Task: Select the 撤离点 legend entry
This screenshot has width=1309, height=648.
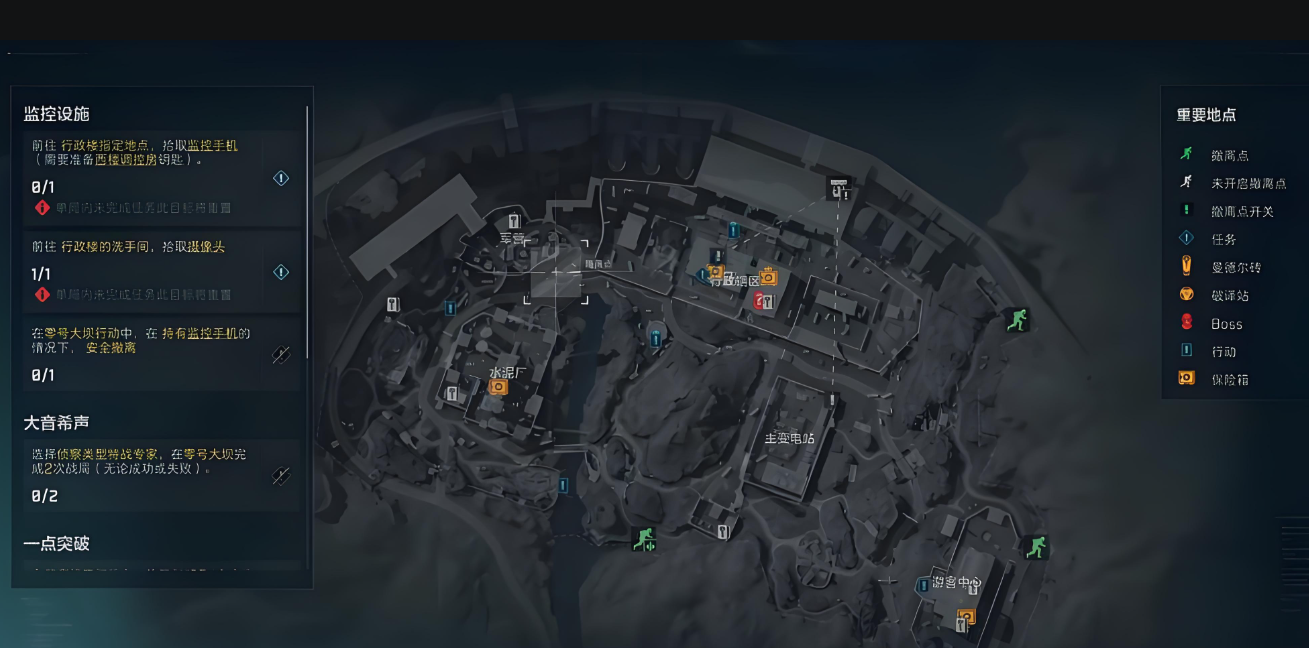Action: pos(1229,155)
